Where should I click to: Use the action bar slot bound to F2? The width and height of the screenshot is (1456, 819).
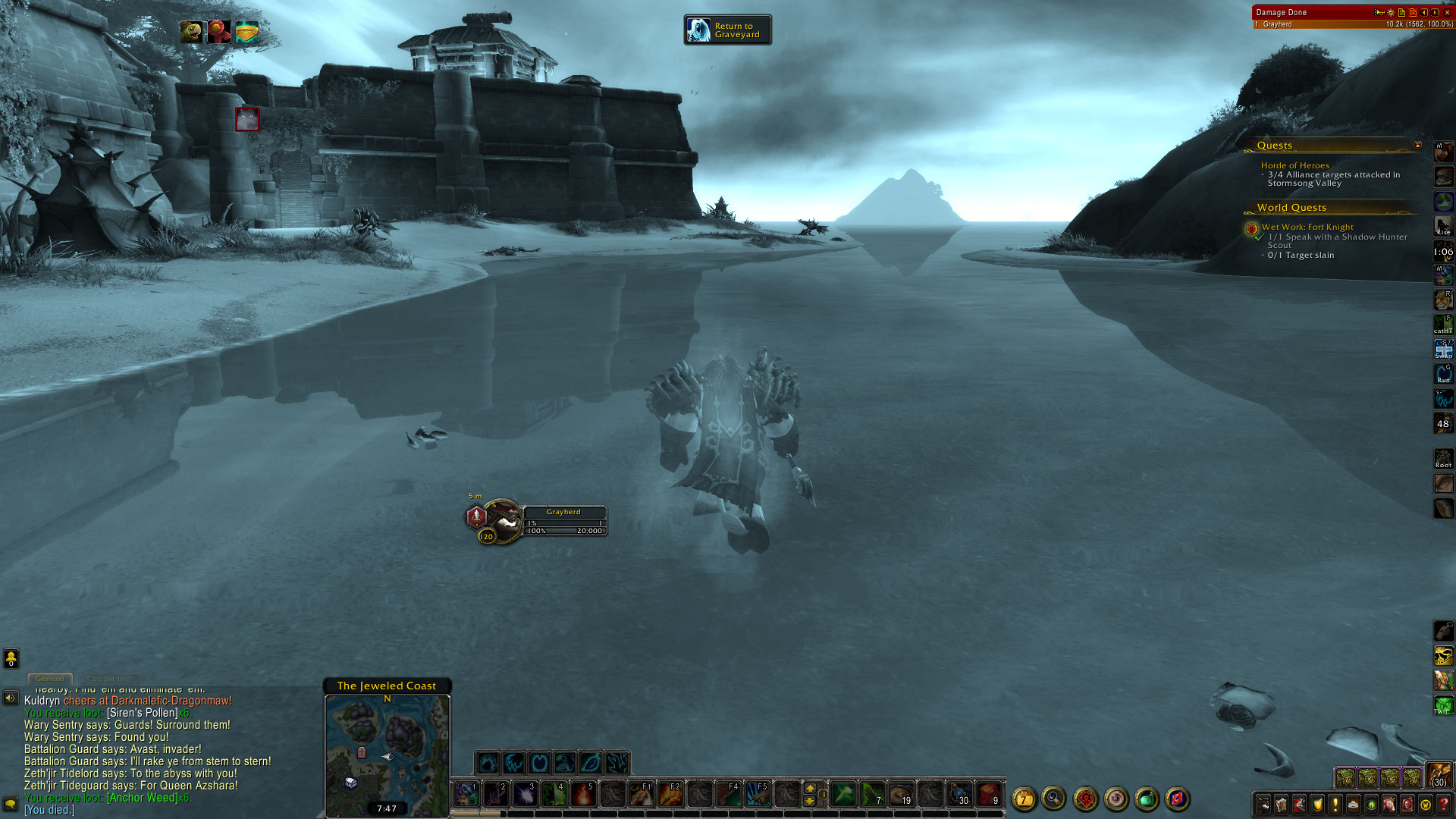click(x=670, y=794)
